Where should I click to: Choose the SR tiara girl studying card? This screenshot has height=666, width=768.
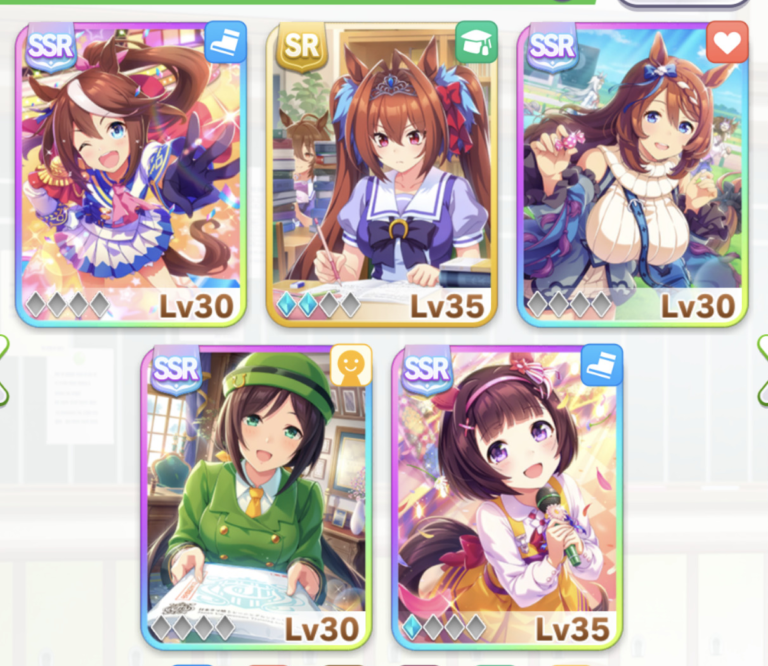point(381,175)
